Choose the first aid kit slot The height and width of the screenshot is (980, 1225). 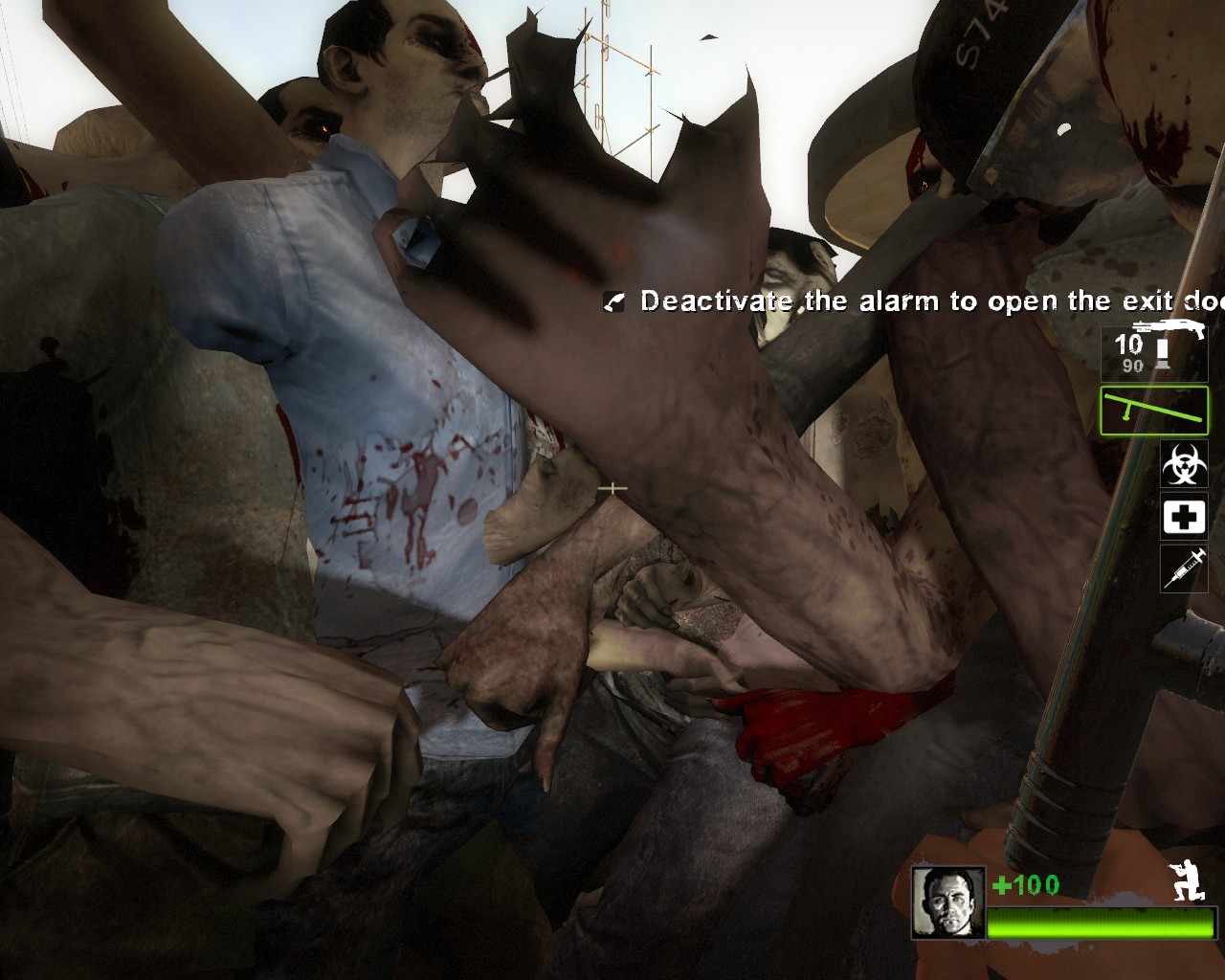click(x=1184, y=517)
